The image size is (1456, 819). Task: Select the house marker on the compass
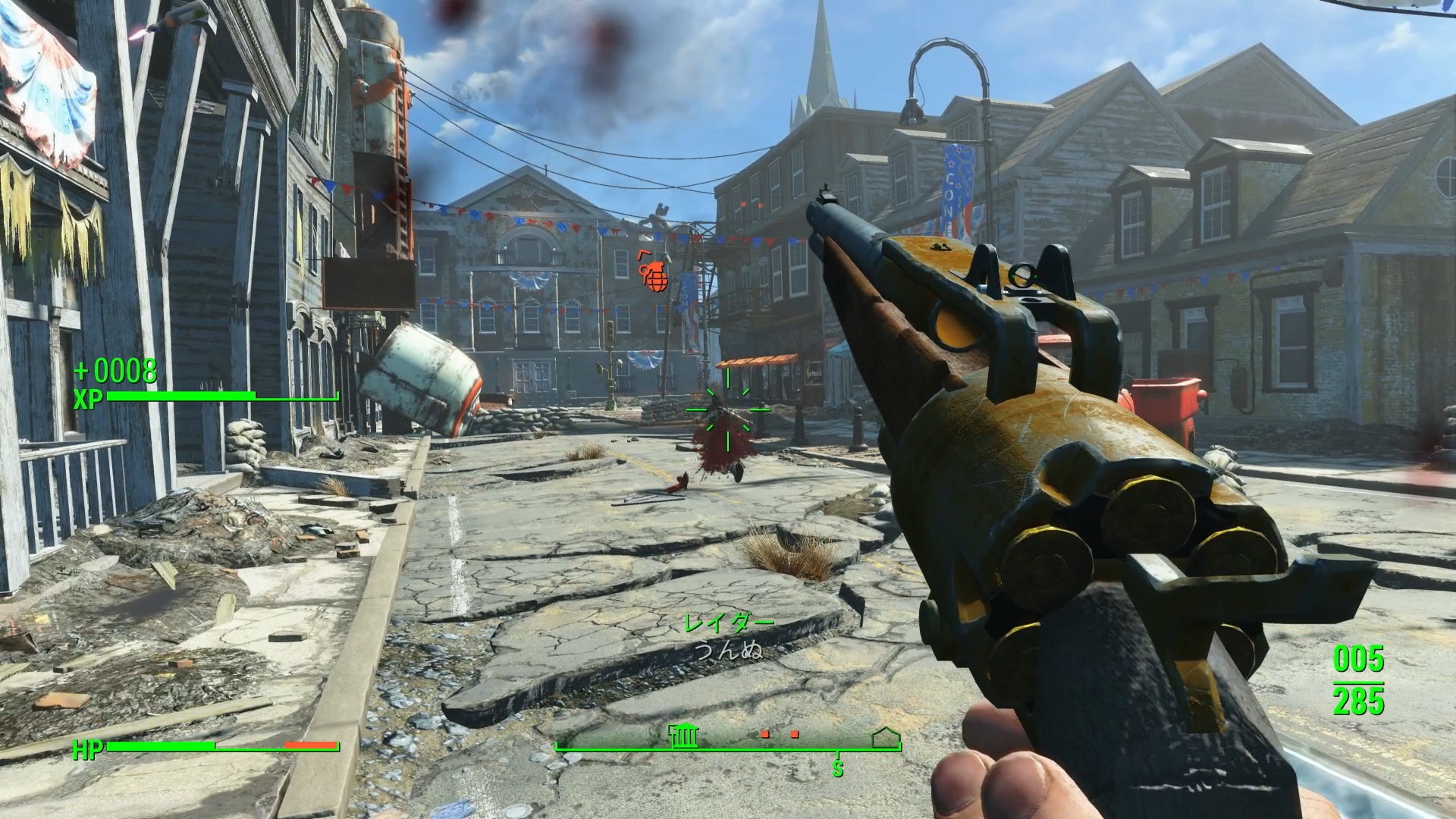[884, 736]
